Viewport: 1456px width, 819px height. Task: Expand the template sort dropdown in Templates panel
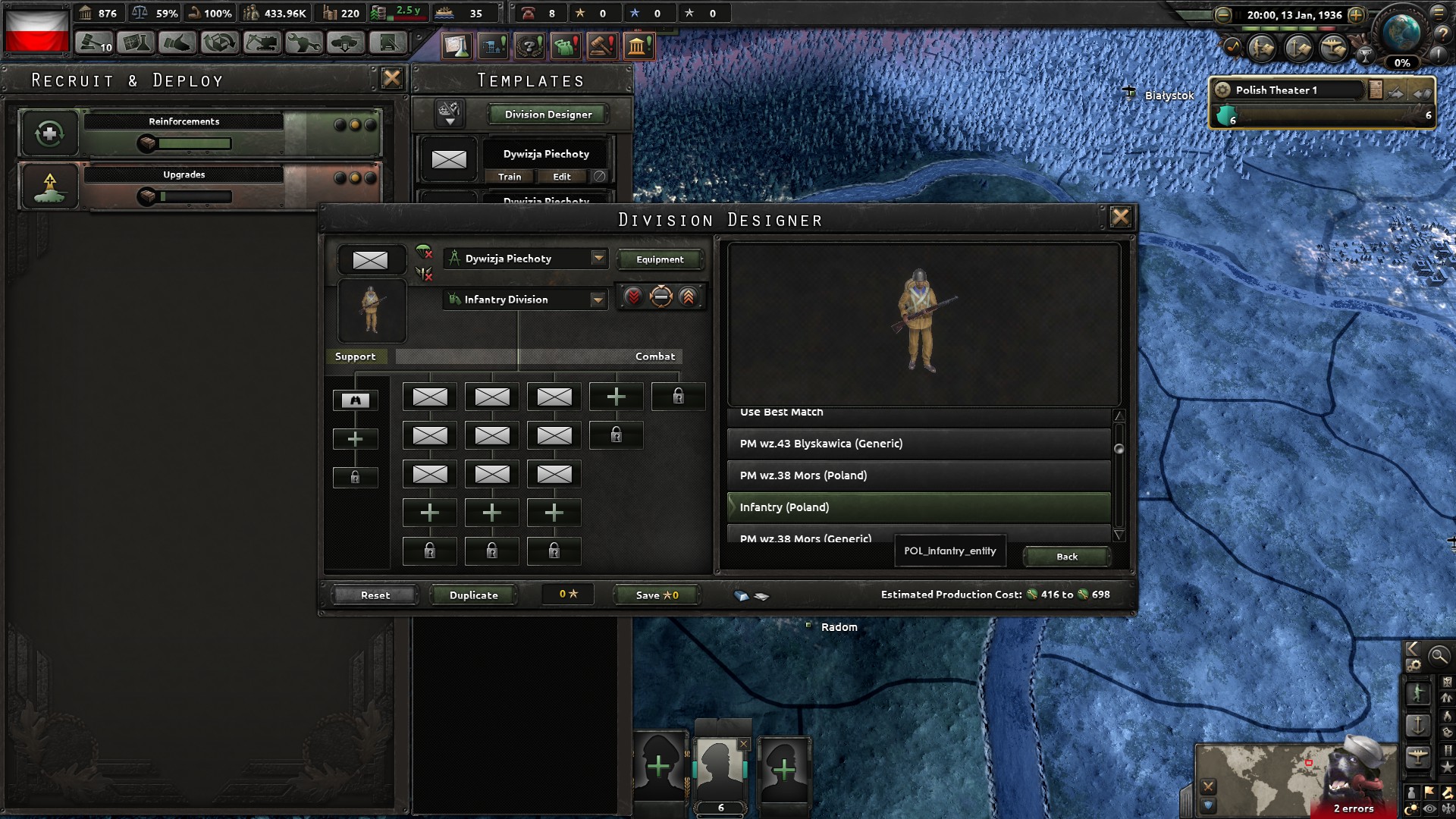447,114
